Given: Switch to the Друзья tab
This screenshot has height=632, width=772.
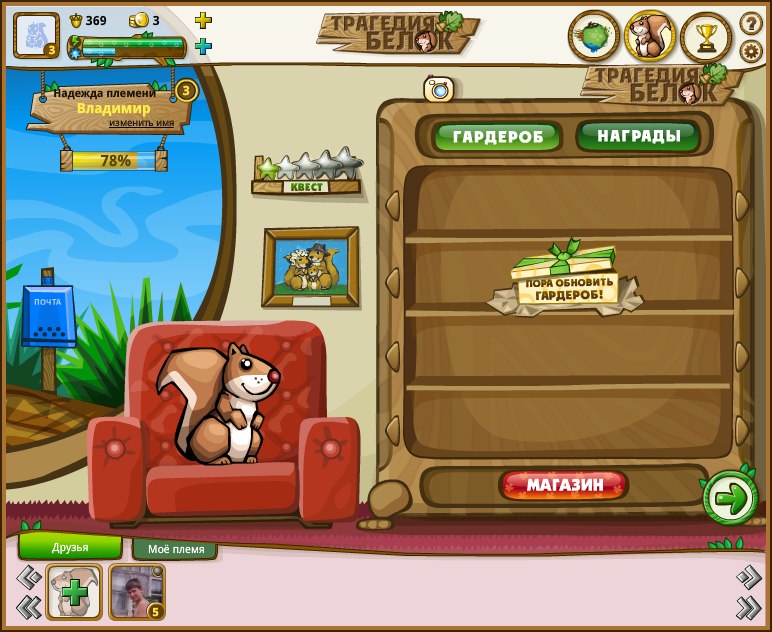Looking at the screenshot, I should [70, 547].
